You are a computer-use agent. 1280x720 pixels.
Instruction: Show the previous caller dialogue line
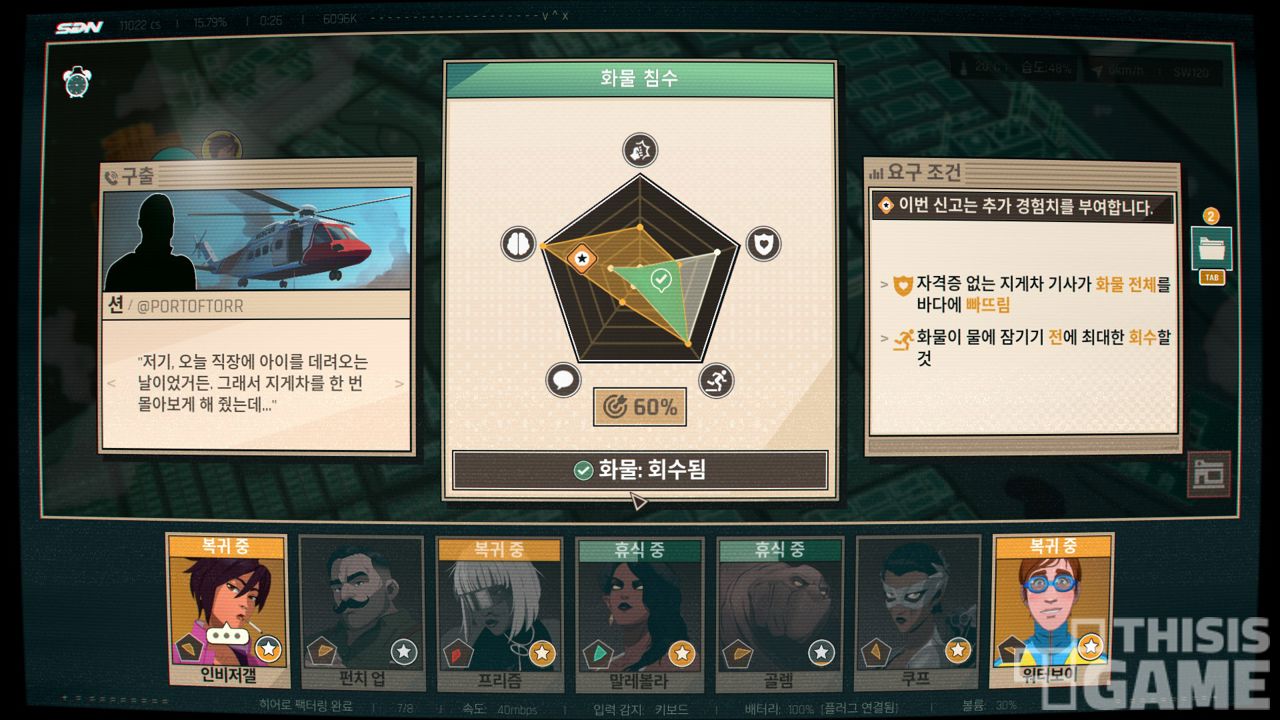coord(111,383)
